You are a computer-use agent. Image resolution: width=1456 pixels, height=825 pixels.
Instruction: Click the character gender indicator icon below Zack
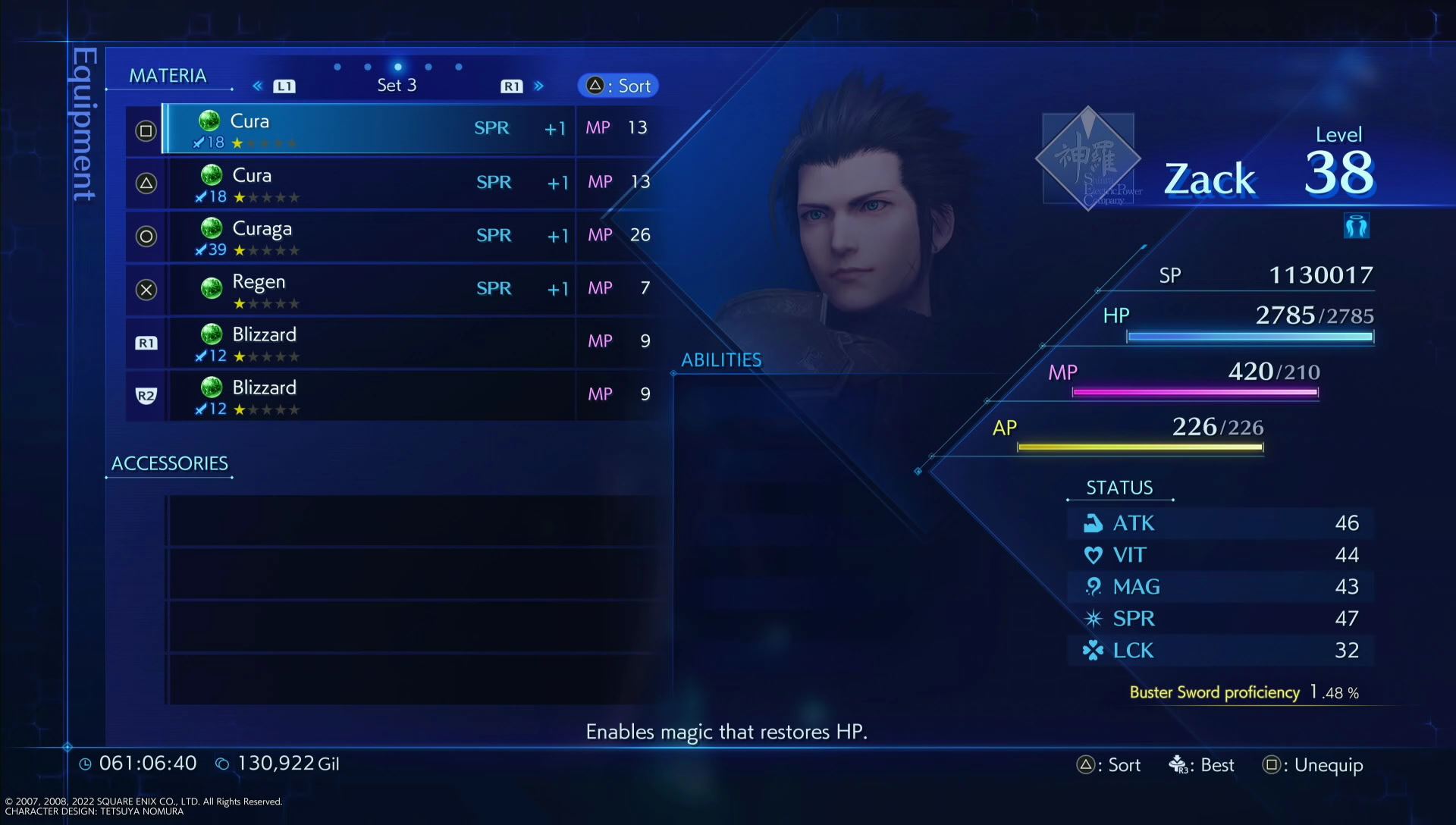tap(1357, 225)
